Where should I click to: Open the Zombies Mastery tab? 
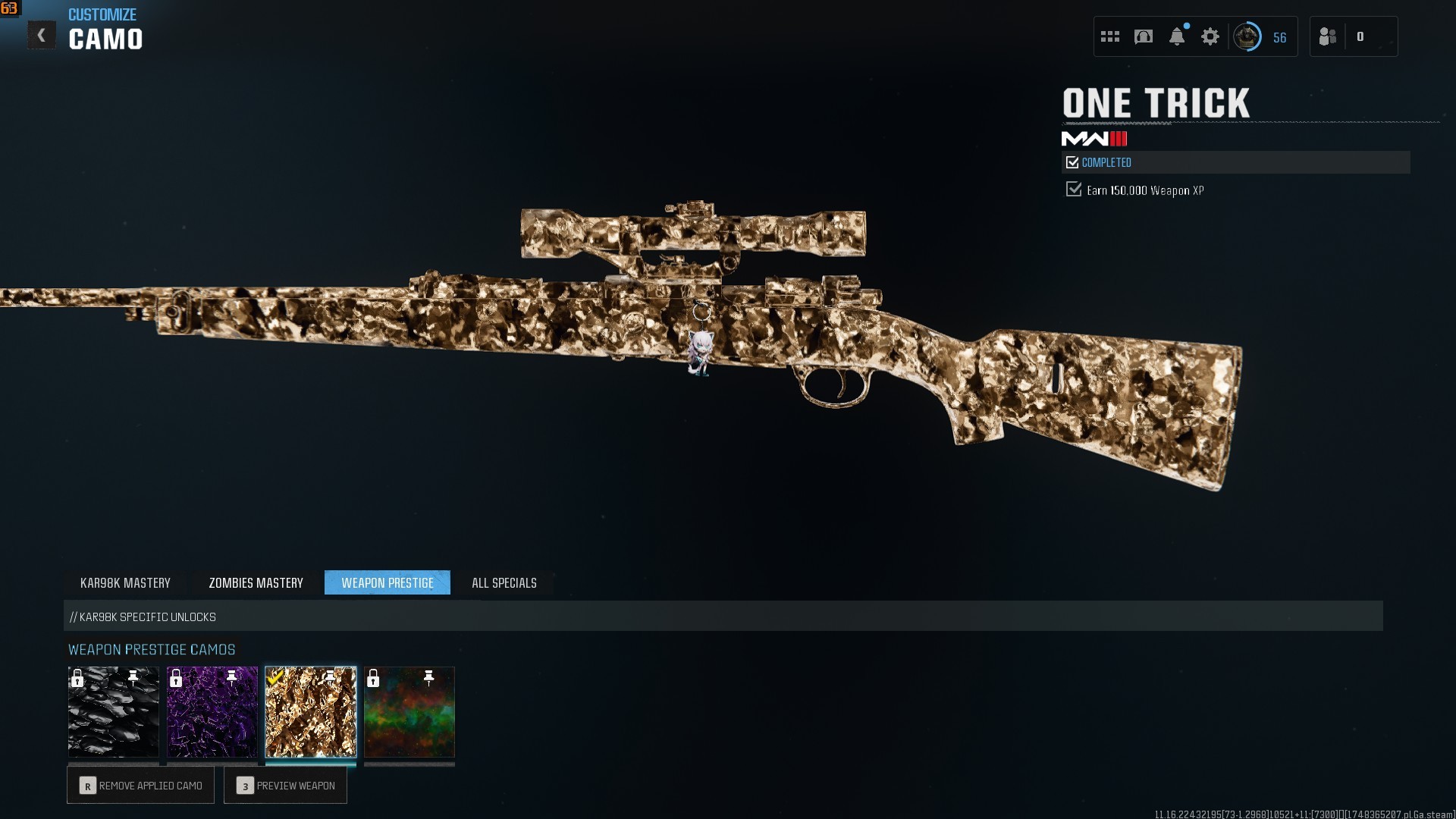[x=256, y=582]
